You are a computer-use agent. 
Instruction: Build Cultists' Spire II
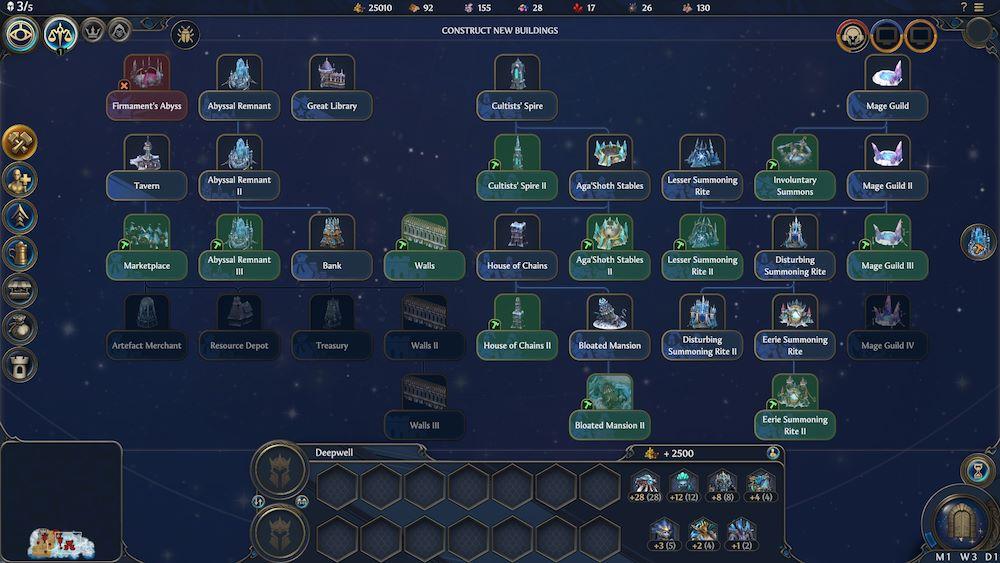coord(517,185)
